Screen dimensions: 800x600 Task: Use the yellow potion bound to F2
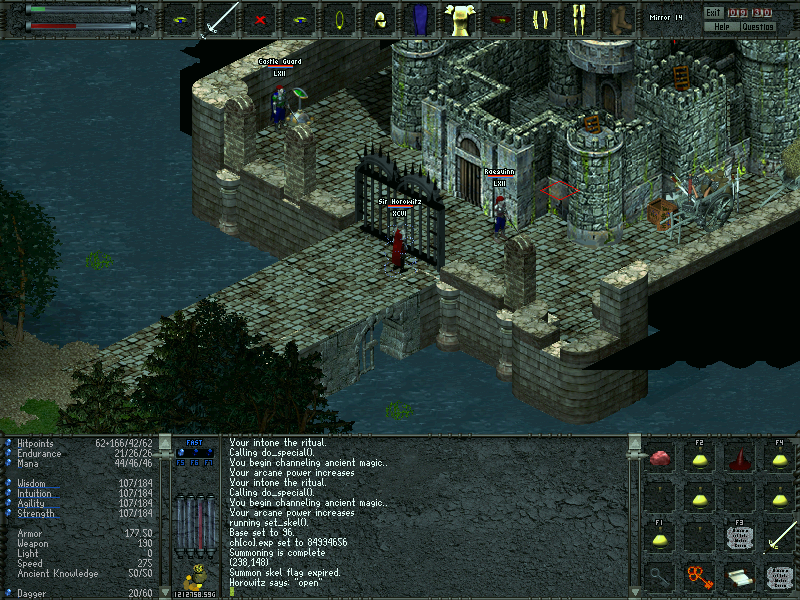[699, 459]
